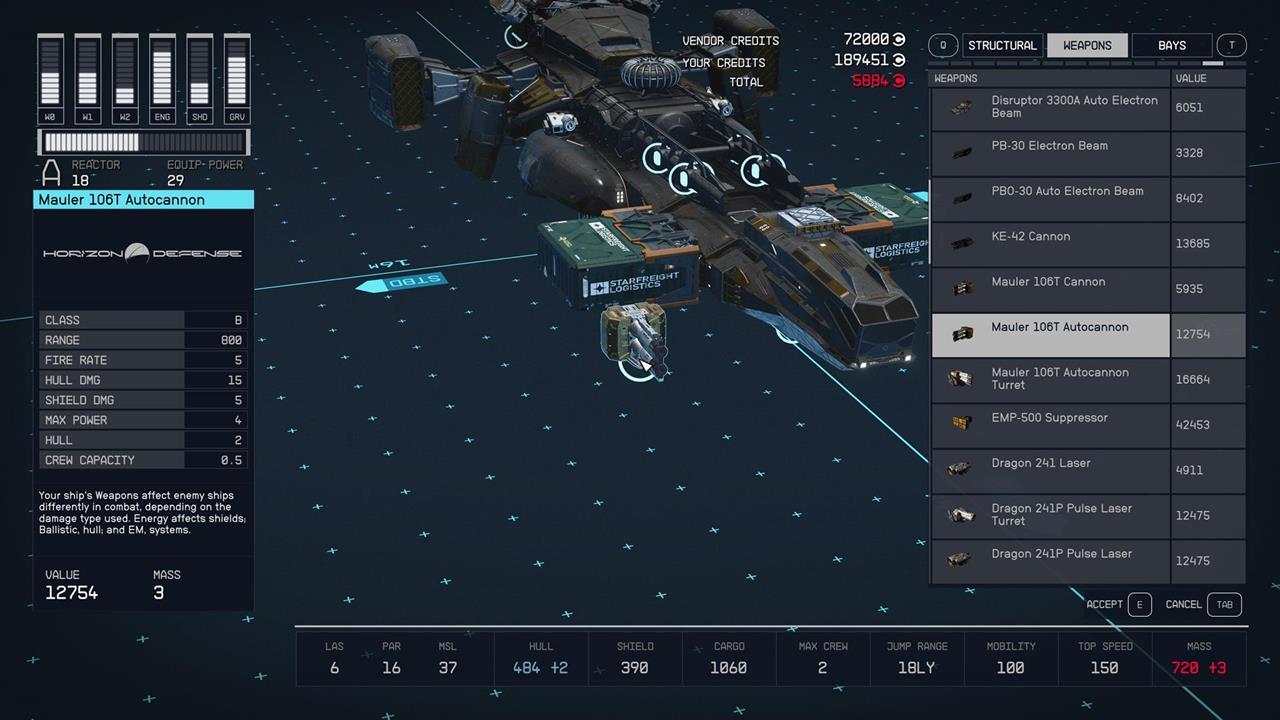This screenshot has width=1280, height=720.
Task: Click the PB-30 Electron Beam weapon icon
Action: point(961,152)
